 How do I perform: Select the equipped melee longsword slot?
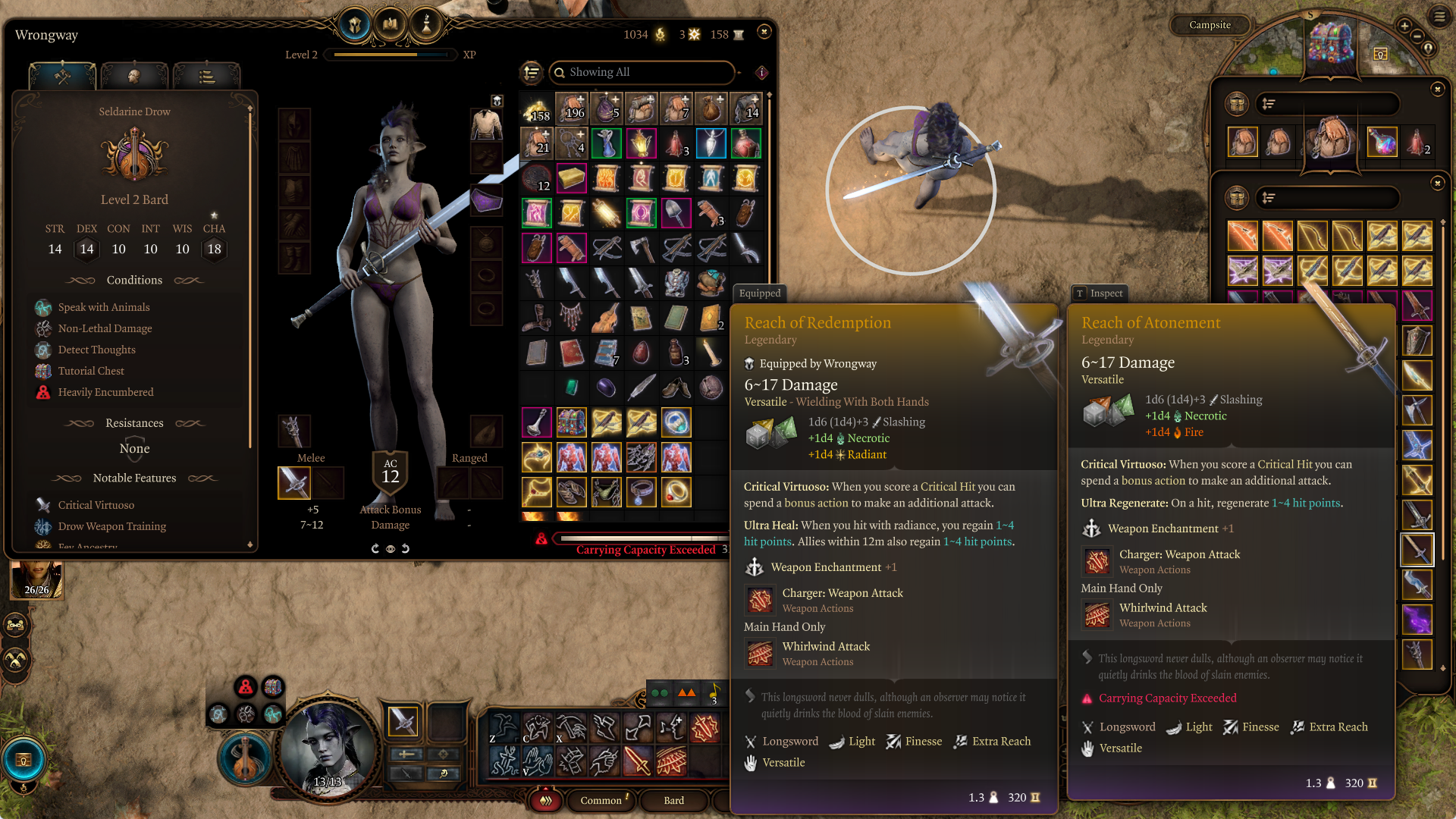(x=294, y=482)
